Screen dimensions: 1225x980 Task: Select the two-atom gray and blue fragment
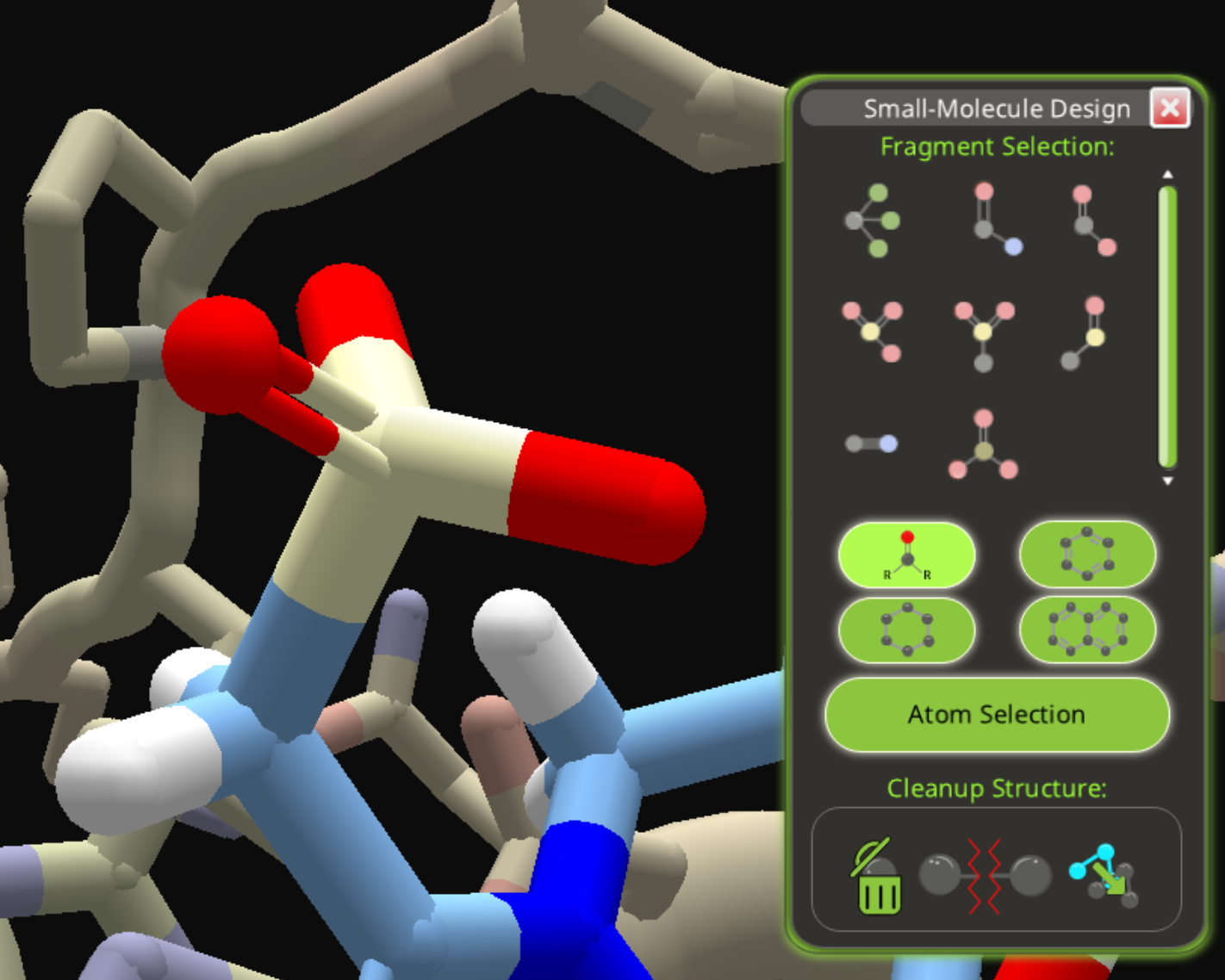coord(871,443)
